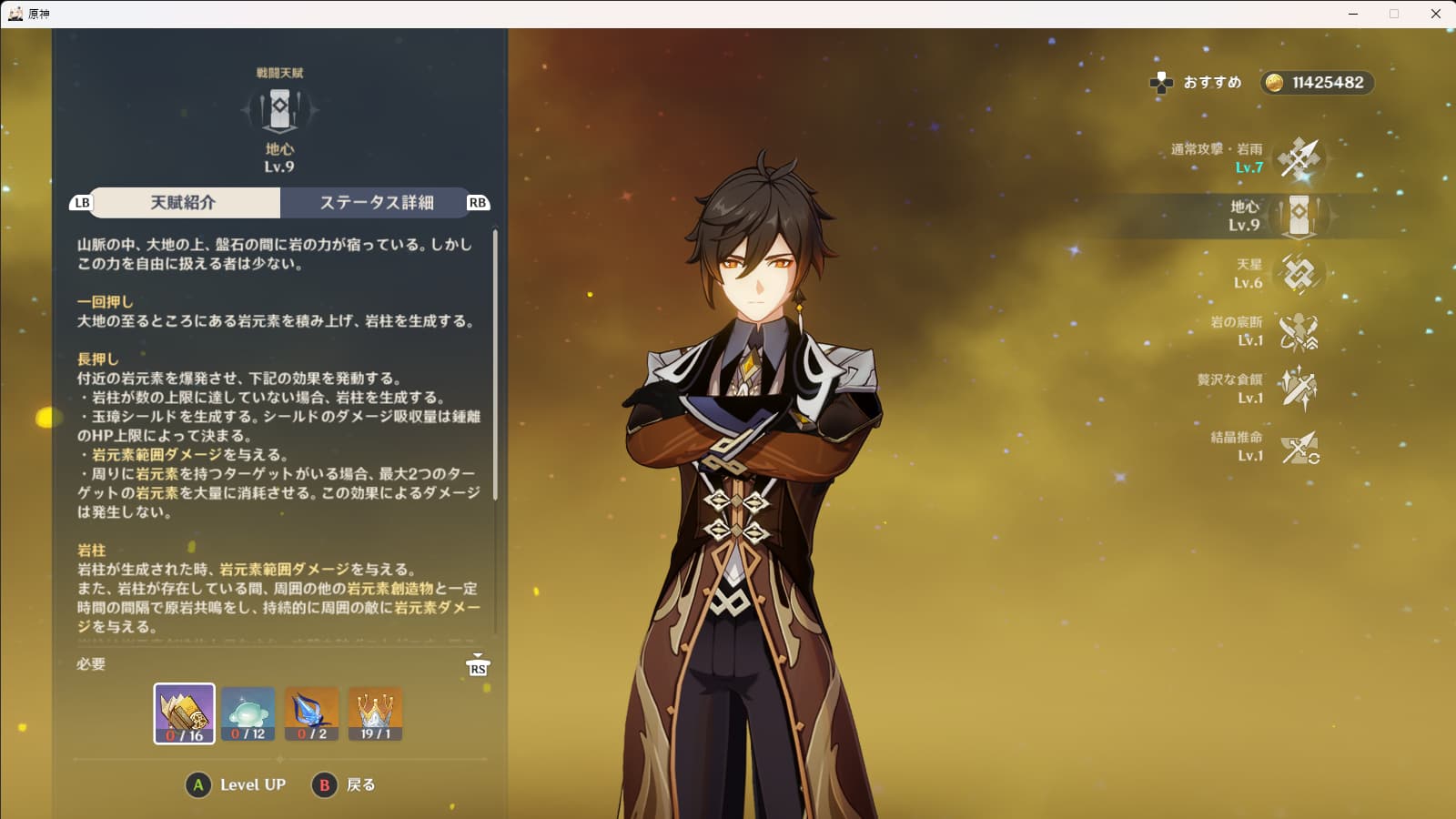Select the 地心 Lv.9 talent
The width and height of the screenshot is (1456, 819).
[1299, 216]
